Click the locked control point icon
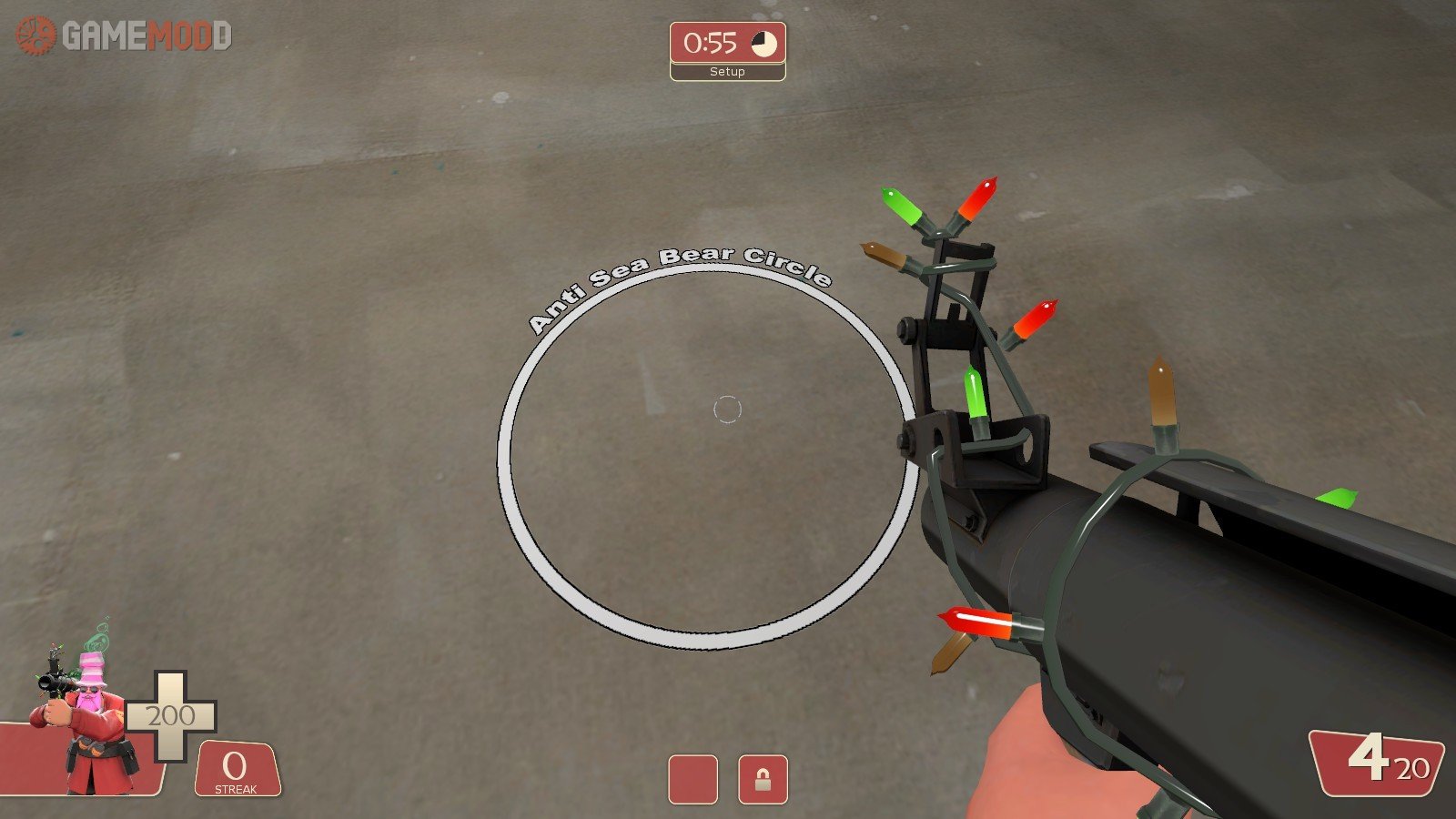1456x819 pixels. [x=763, y=779]
